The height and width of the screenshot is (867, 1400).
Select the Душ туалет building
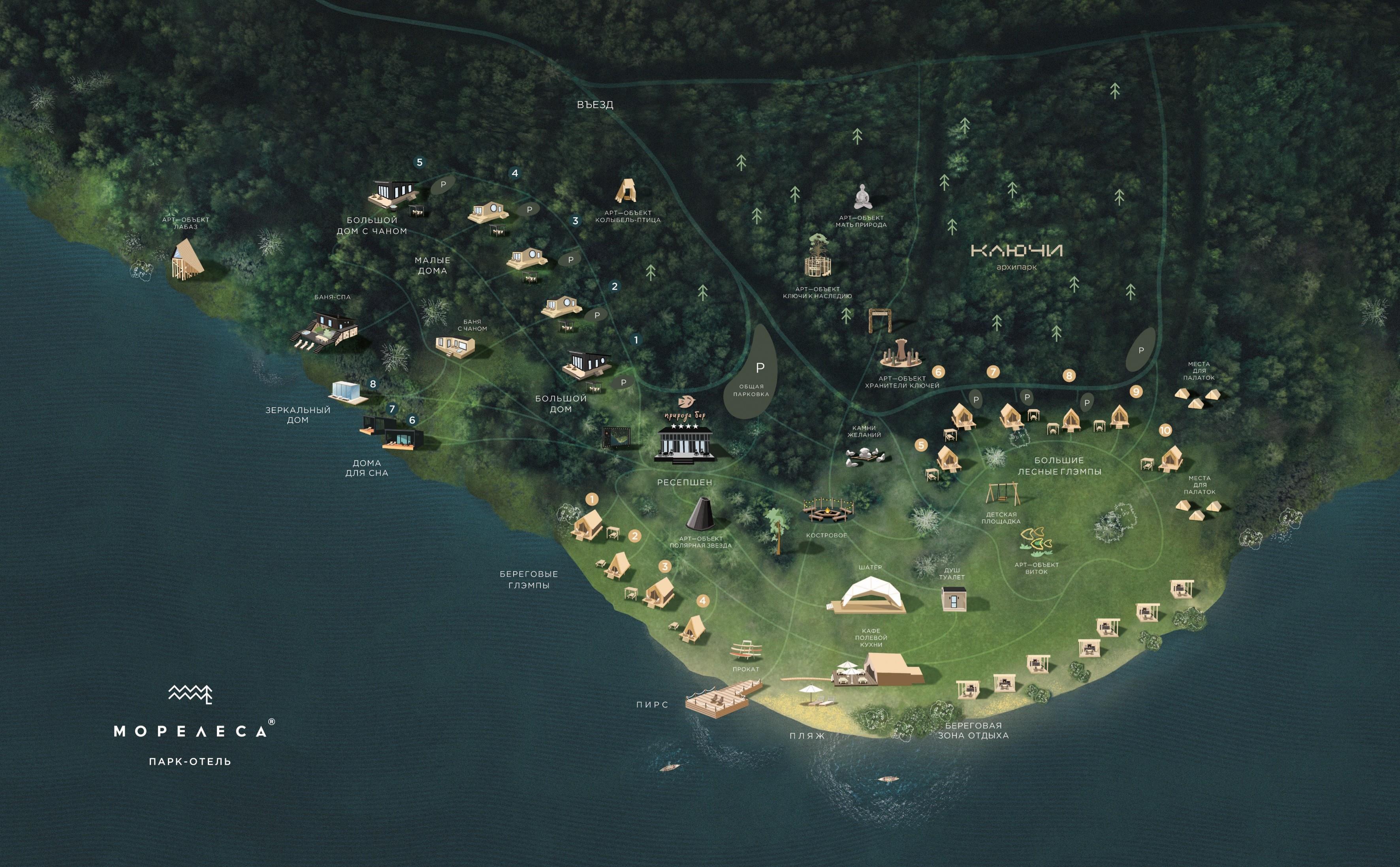tap(953, 599)
